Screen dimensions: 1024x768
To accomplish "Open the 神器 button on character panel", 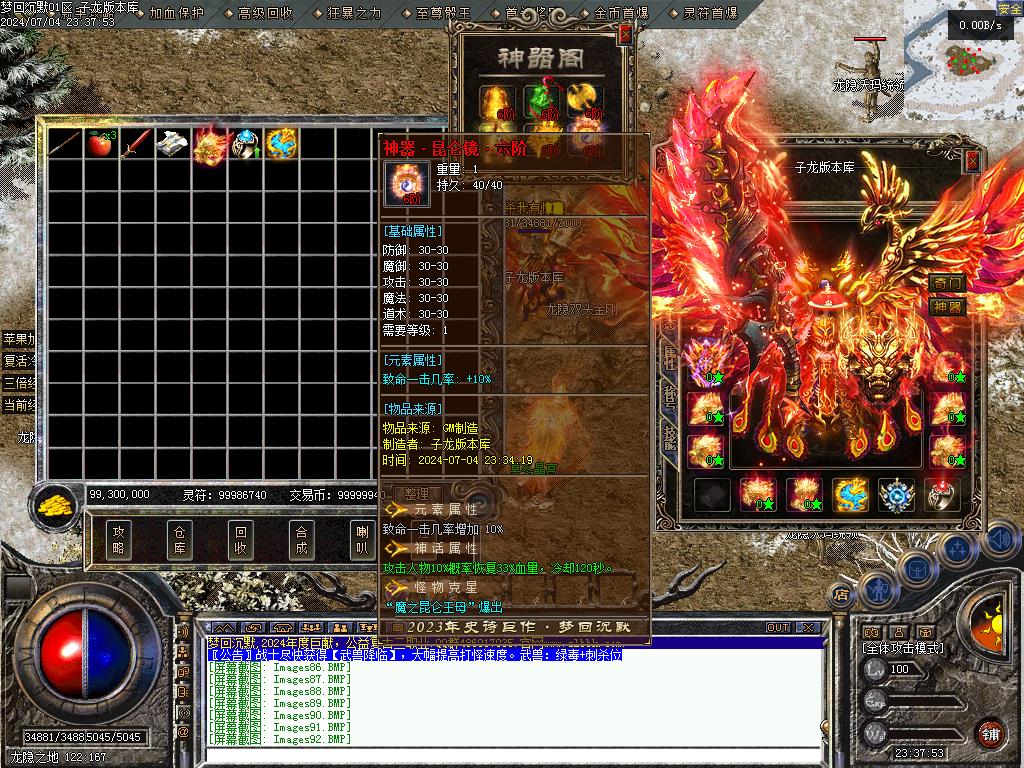I will click(x=947, y=306).
